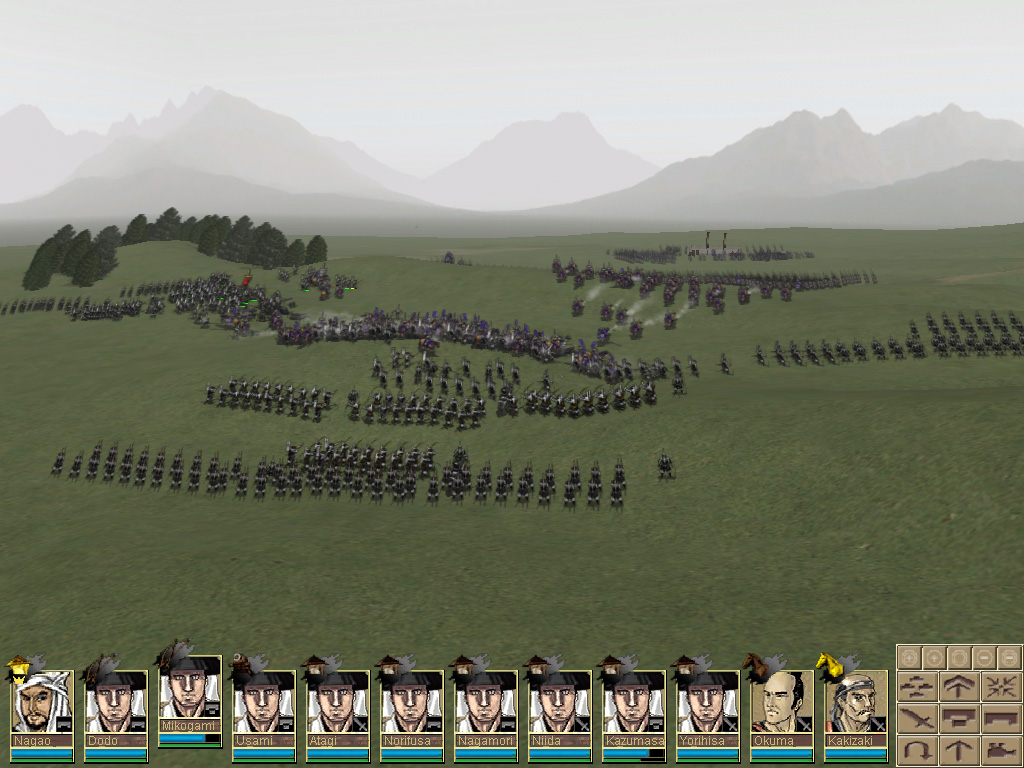Select general Nagao's unit card
This screenshot has height=768, width=1024.
(42, 705)
